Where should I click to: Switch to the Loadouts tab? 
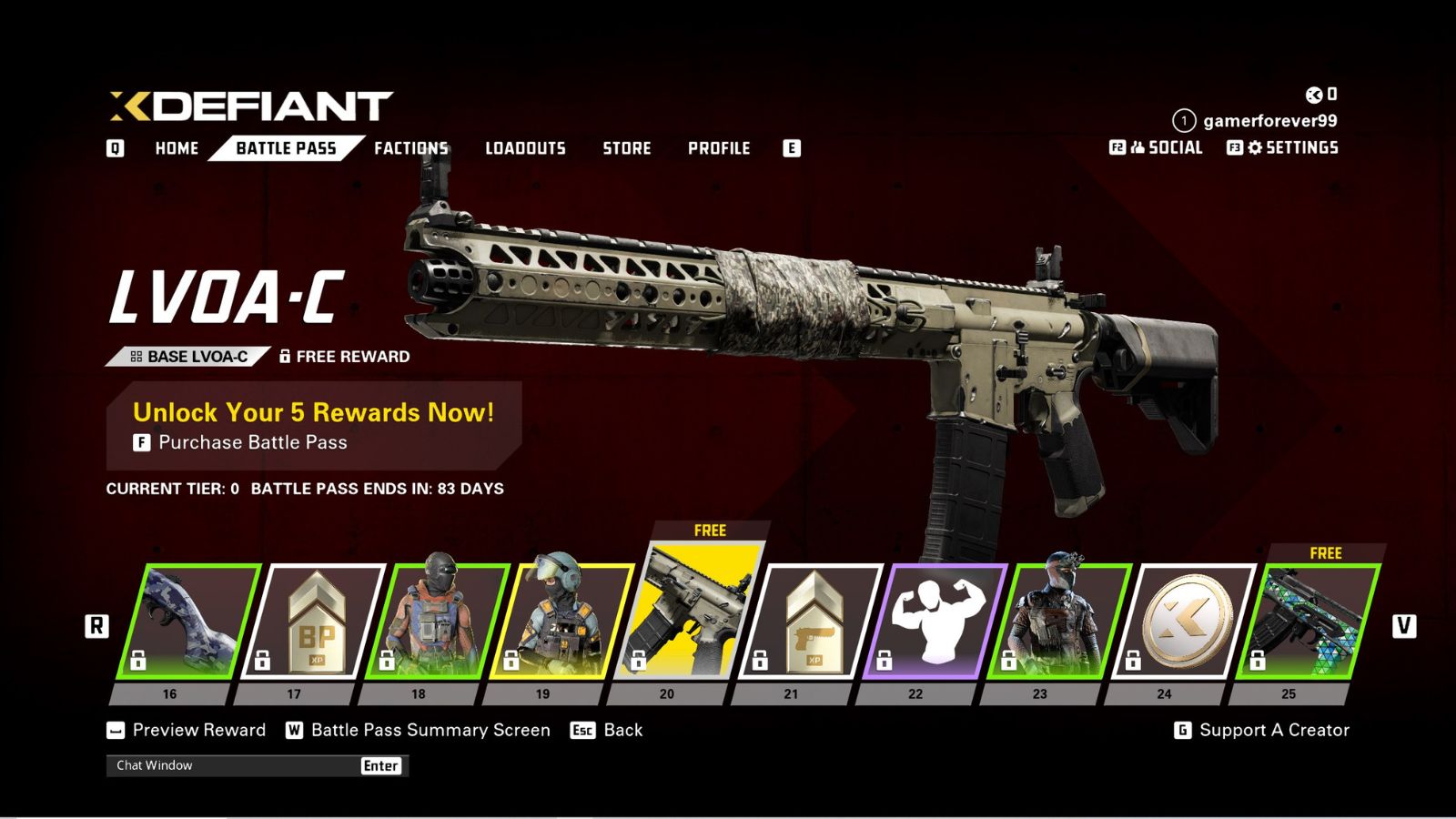(x=526, y=148)
